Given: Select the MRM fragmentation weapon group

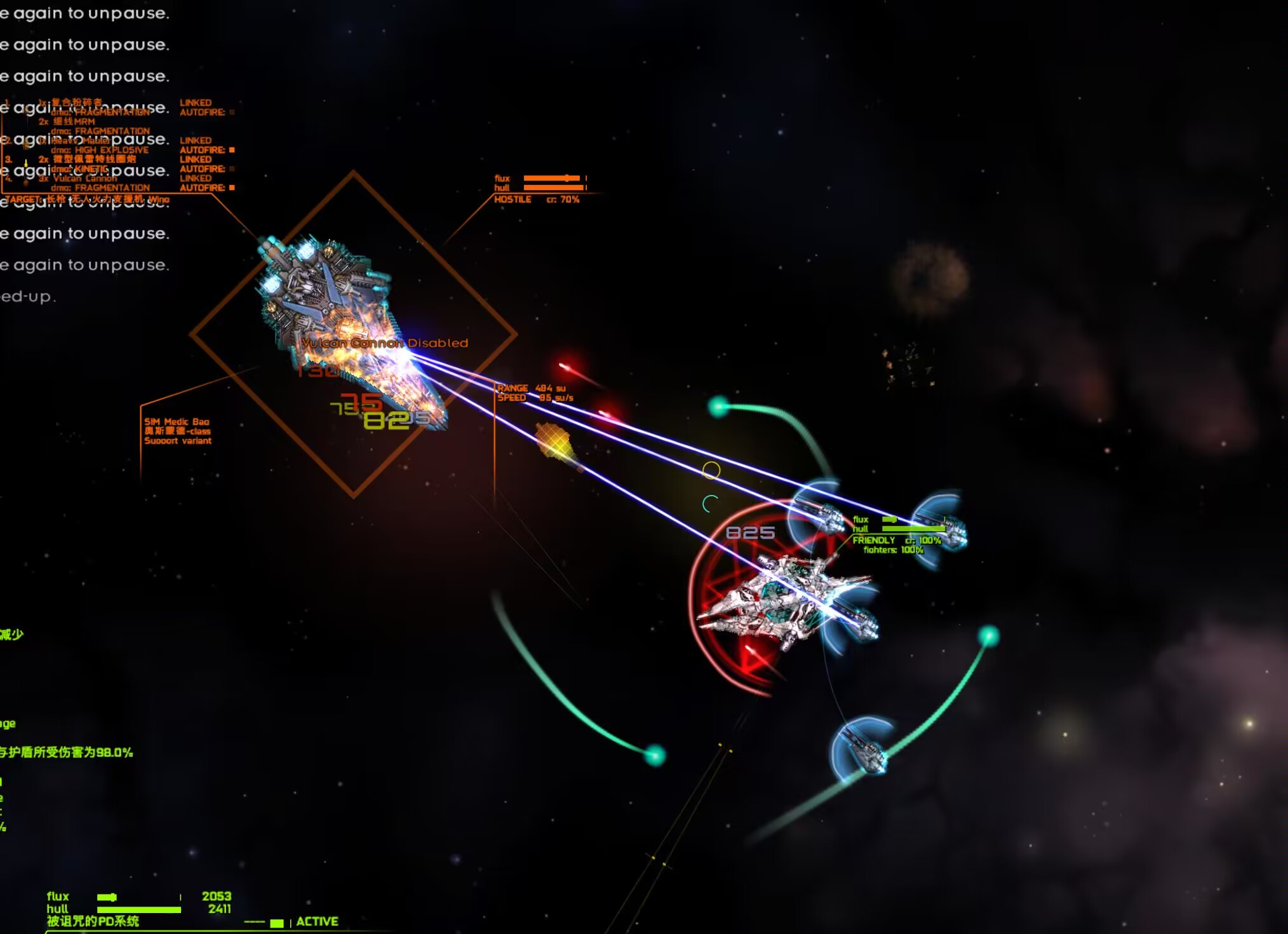Looking at the screenshot, I should (x=74, y=121).
